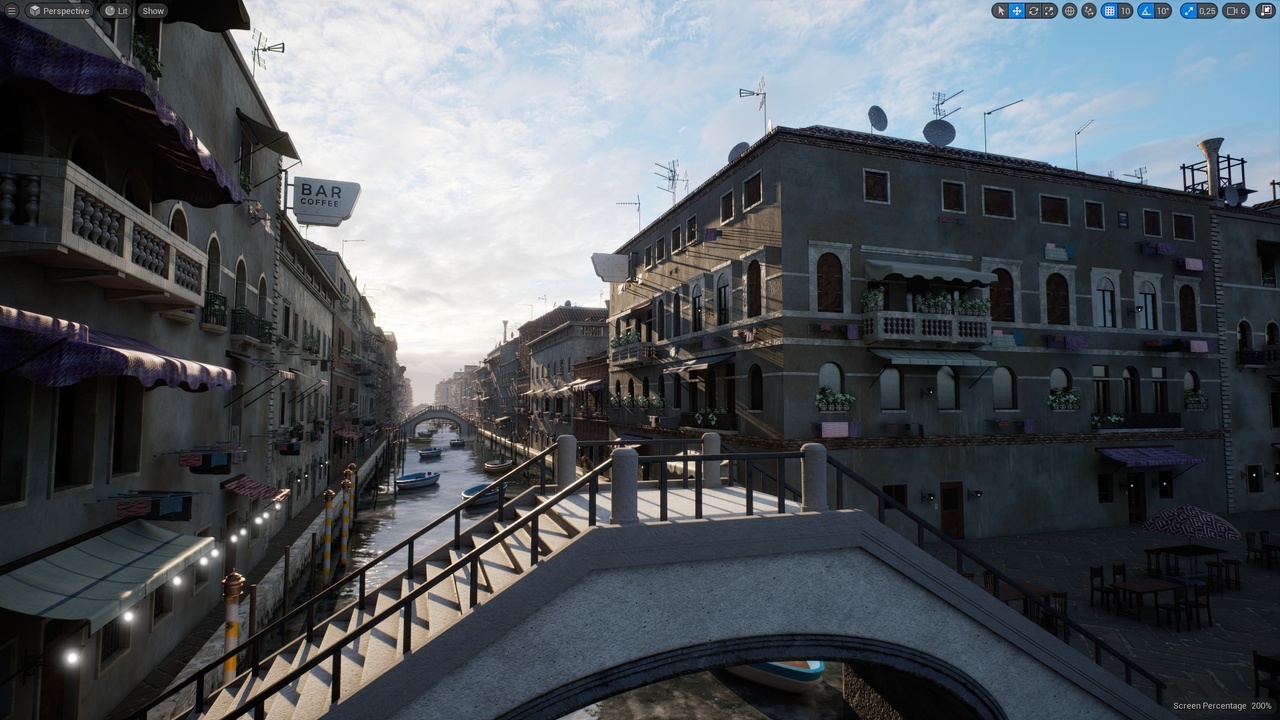Select the Rotate tool
The image size is (1280, 720).
1032,11
